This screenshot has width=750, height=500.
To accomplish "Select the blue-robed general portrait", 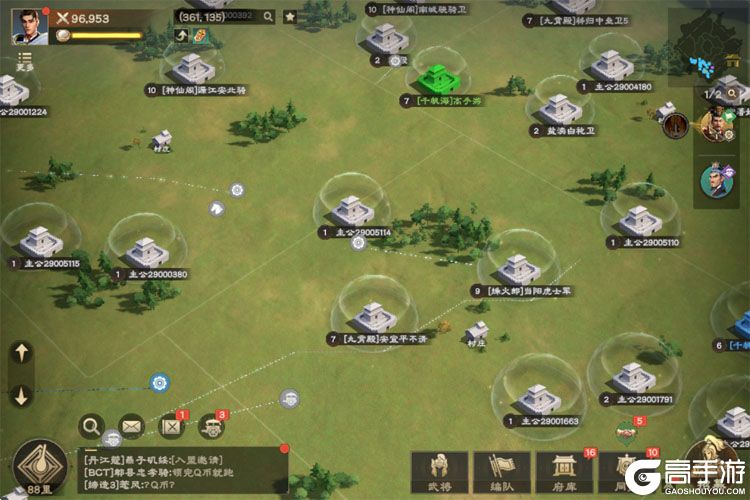I will point(715,179).
